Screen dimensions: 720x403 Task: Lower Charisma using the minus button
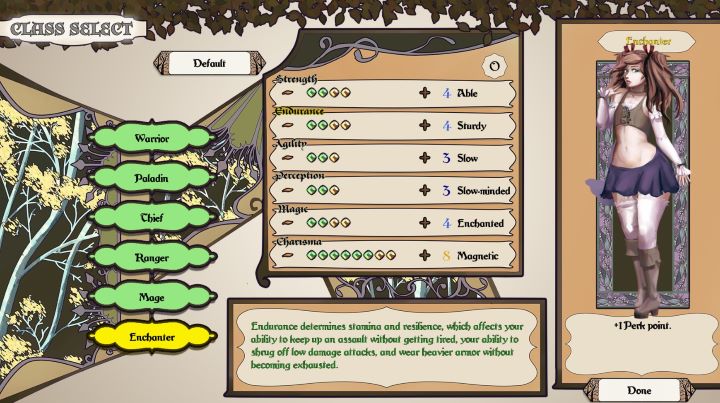289,256
